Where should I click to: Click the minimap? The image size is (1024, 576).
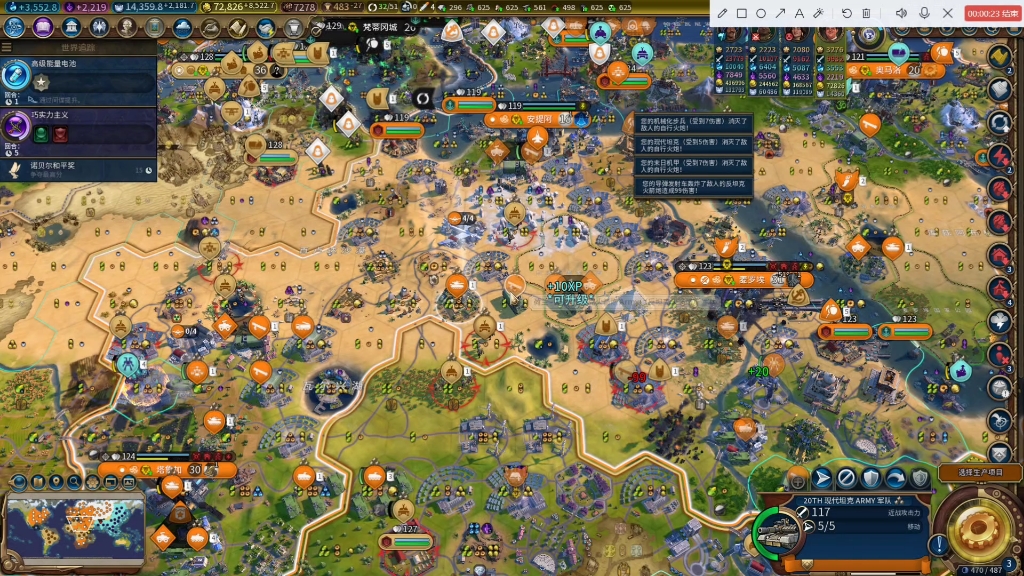pyautogui.click(x=75, y=530)
